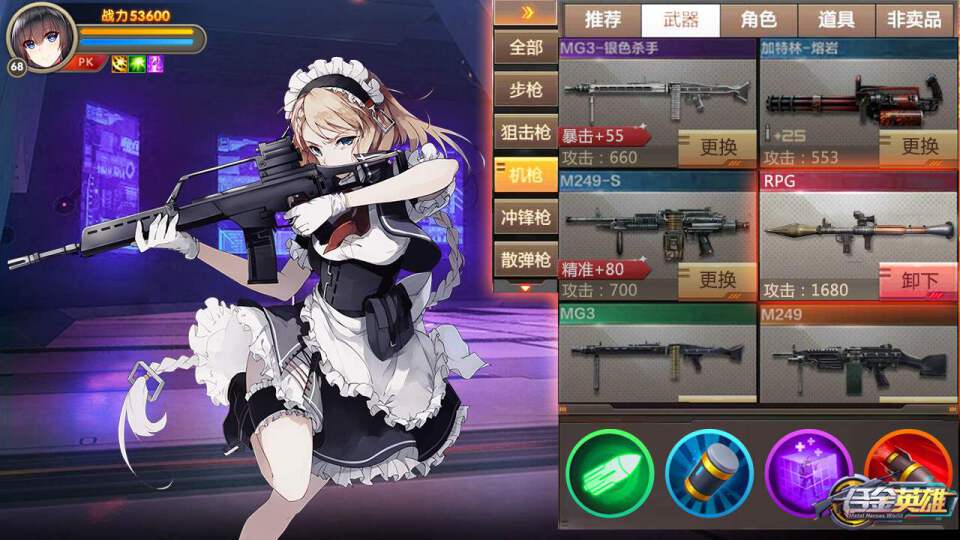Select the plain M249 weapon card
Viewport: 960px width, 540px height.
pyautogui.click(x=858, y=354)
